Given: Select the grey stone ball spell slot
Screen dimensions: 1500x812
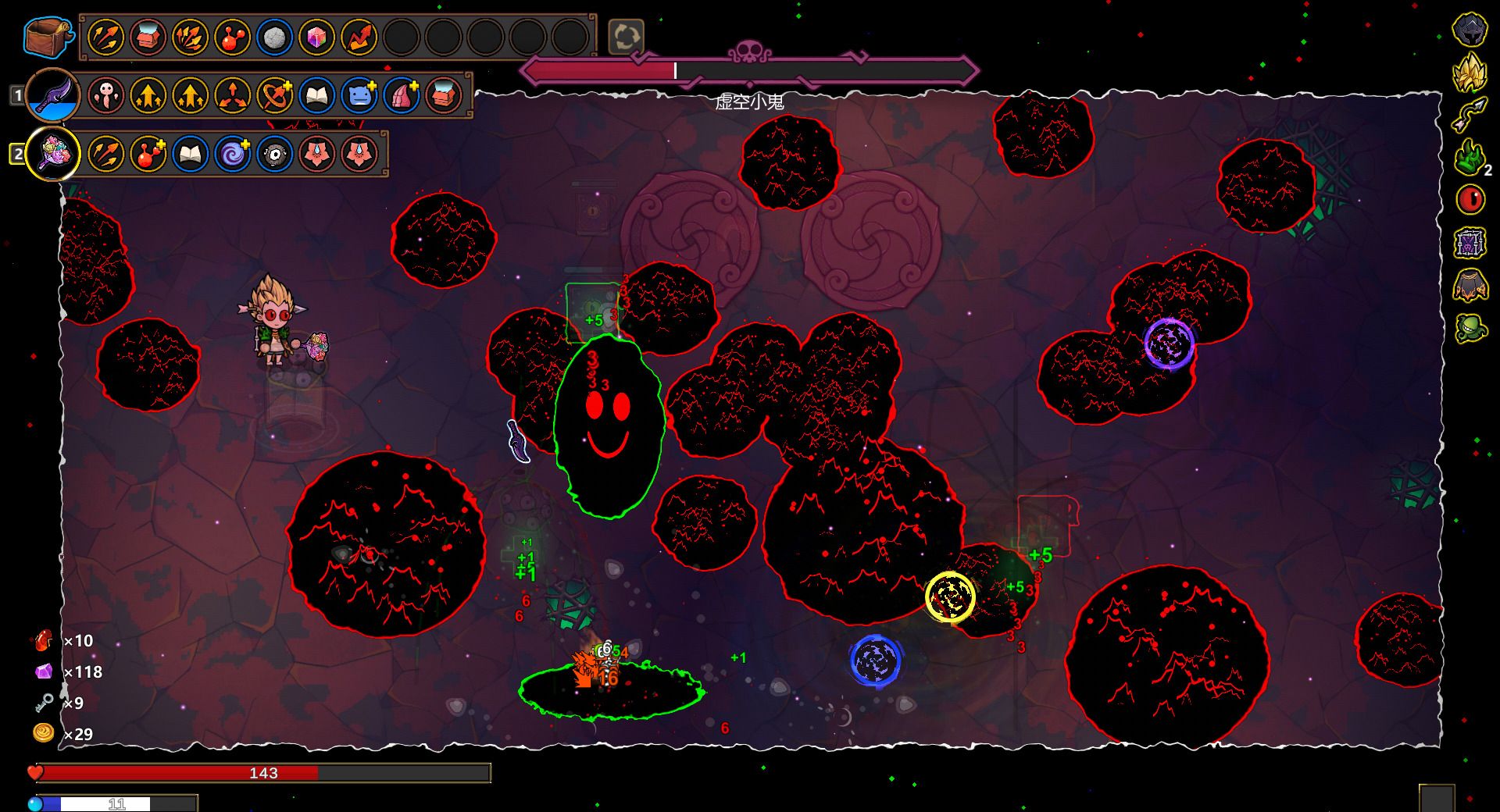Looking at the screenshot, I should pyautogui.click(x=273, y=37).
